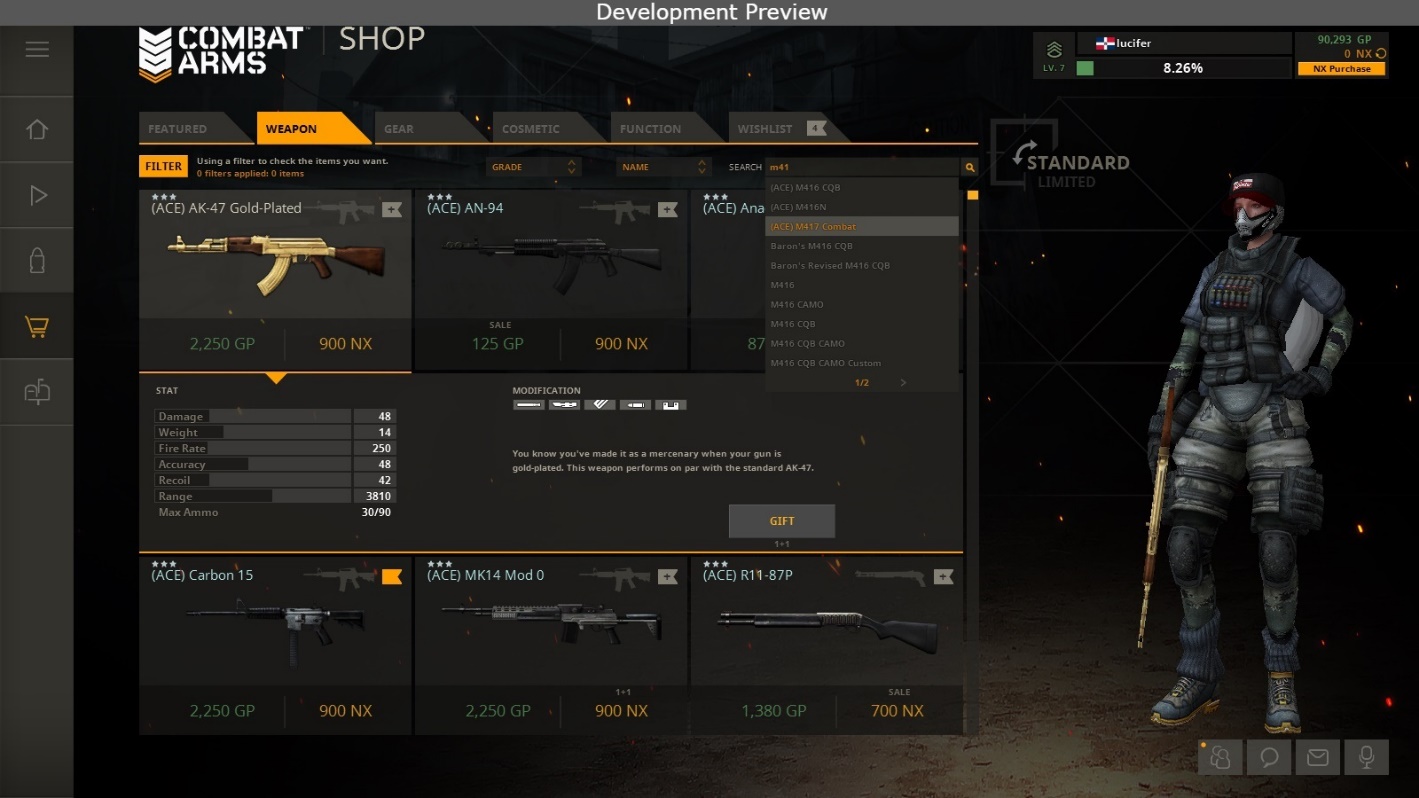Open the hamburger side menu
This screenshot has width=1419, height=798.
pyautogui.click(x=37, y=49)
